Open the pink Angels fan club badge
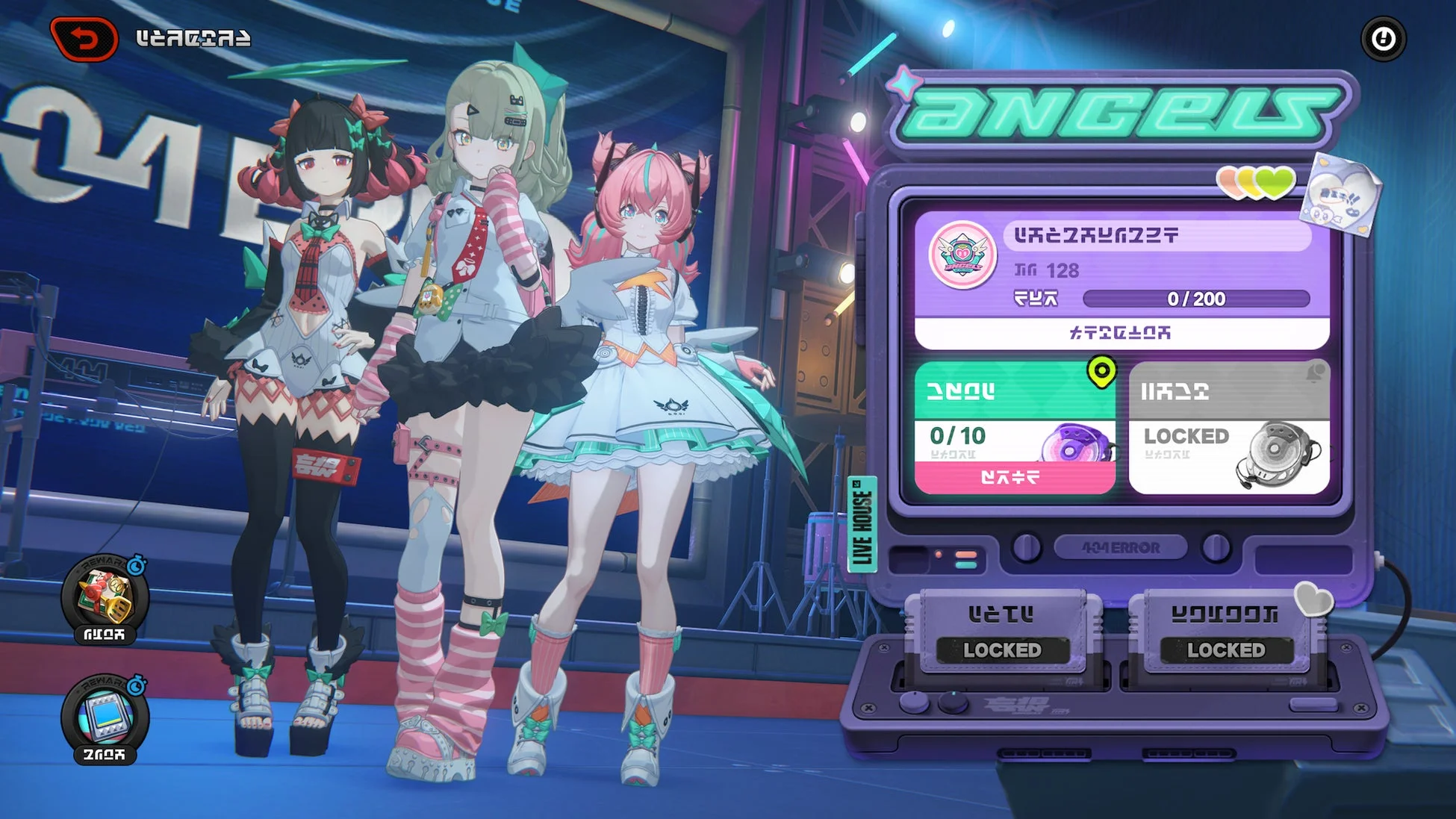Viewport: 1456px width, 819px height. click(963, 256)
